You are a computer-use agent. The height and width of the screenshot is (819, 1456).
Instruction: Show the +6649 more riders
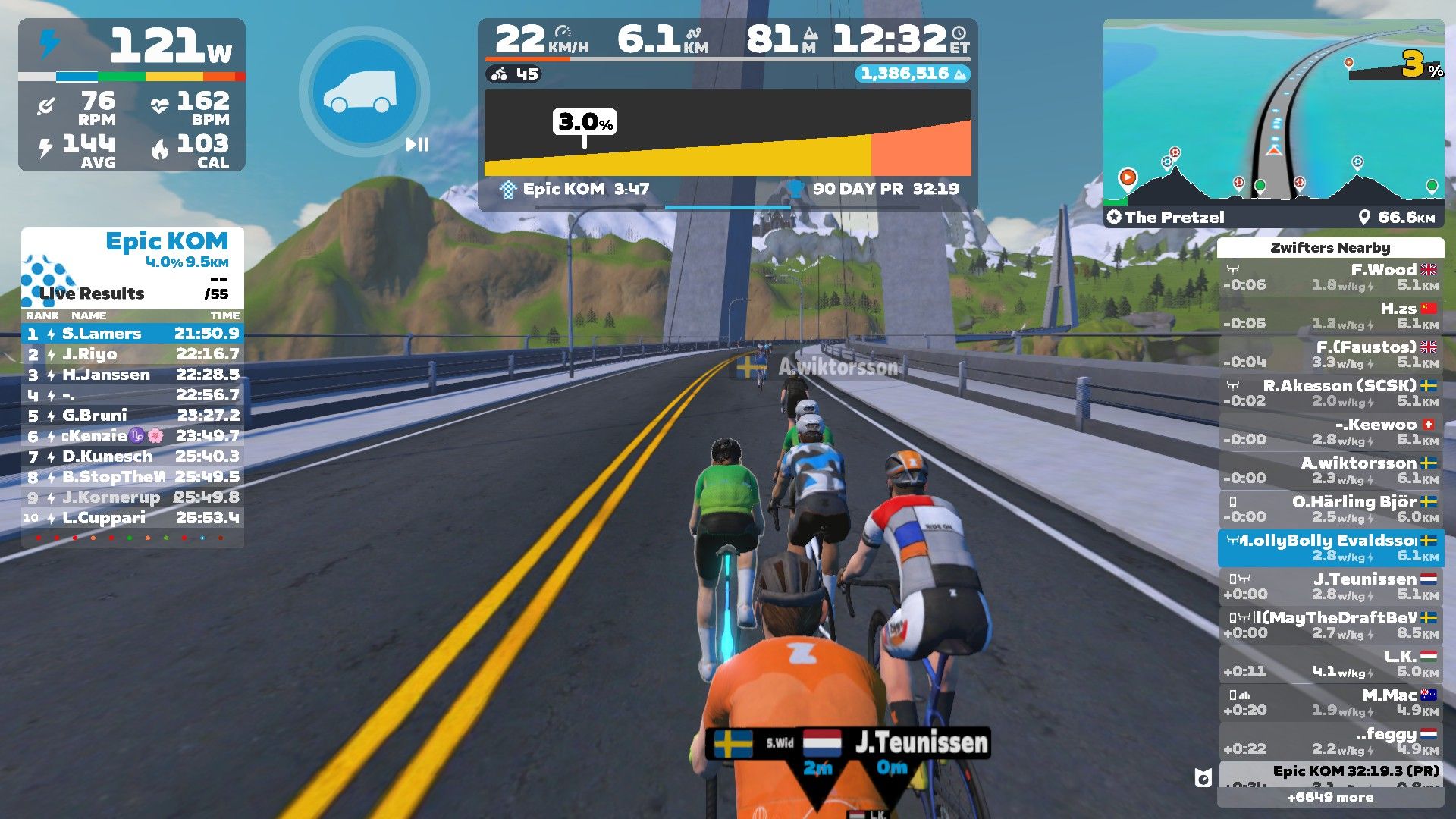tap(1330, 797)
